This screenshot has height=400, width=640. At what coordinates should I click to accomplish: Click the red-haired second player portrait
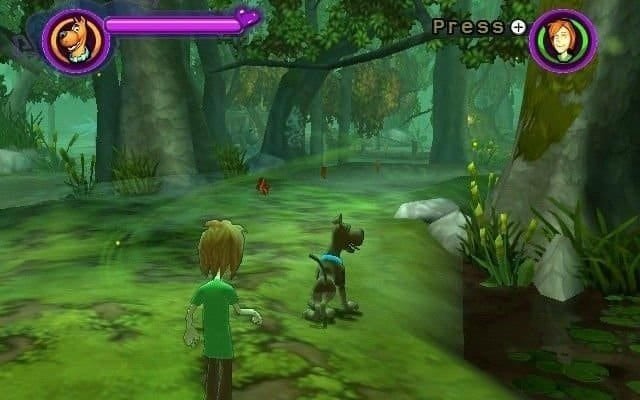562,41
